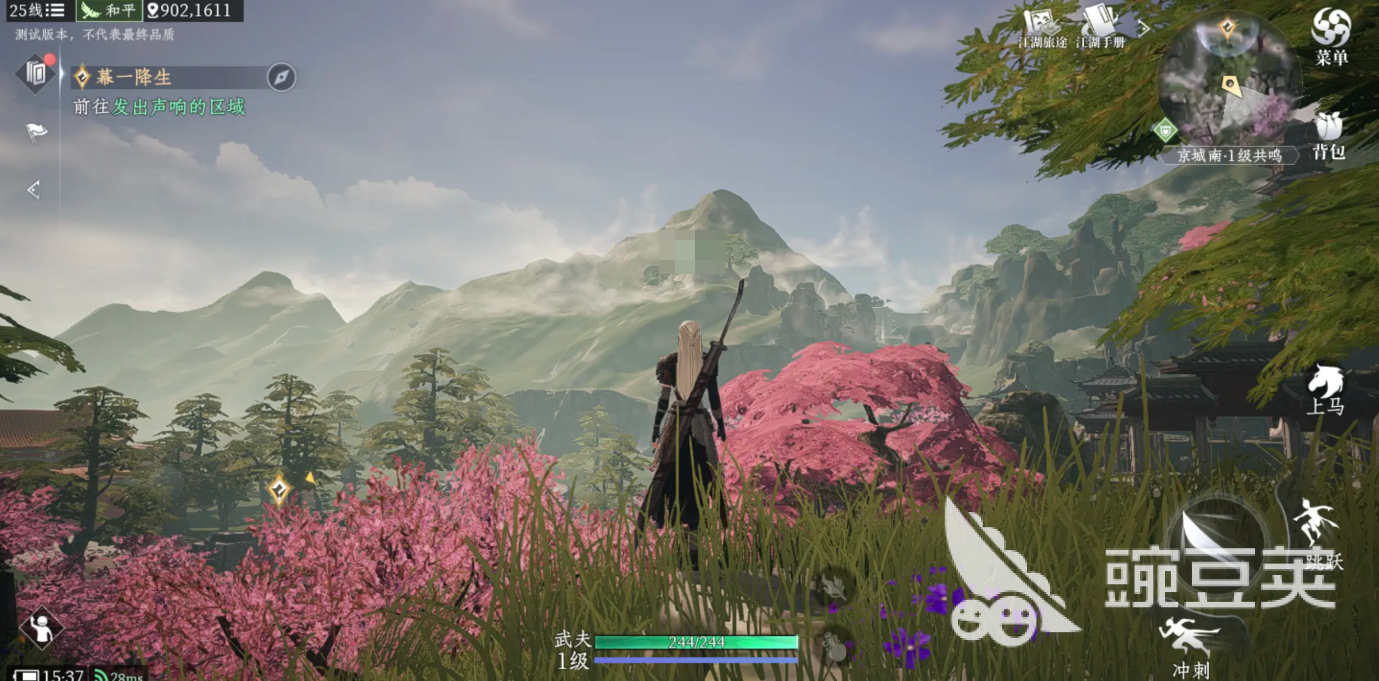Image resolution: width=1379 pixels, height=681 pixels.
Task: Open the character gesture icon
Action: click(41, 628)
